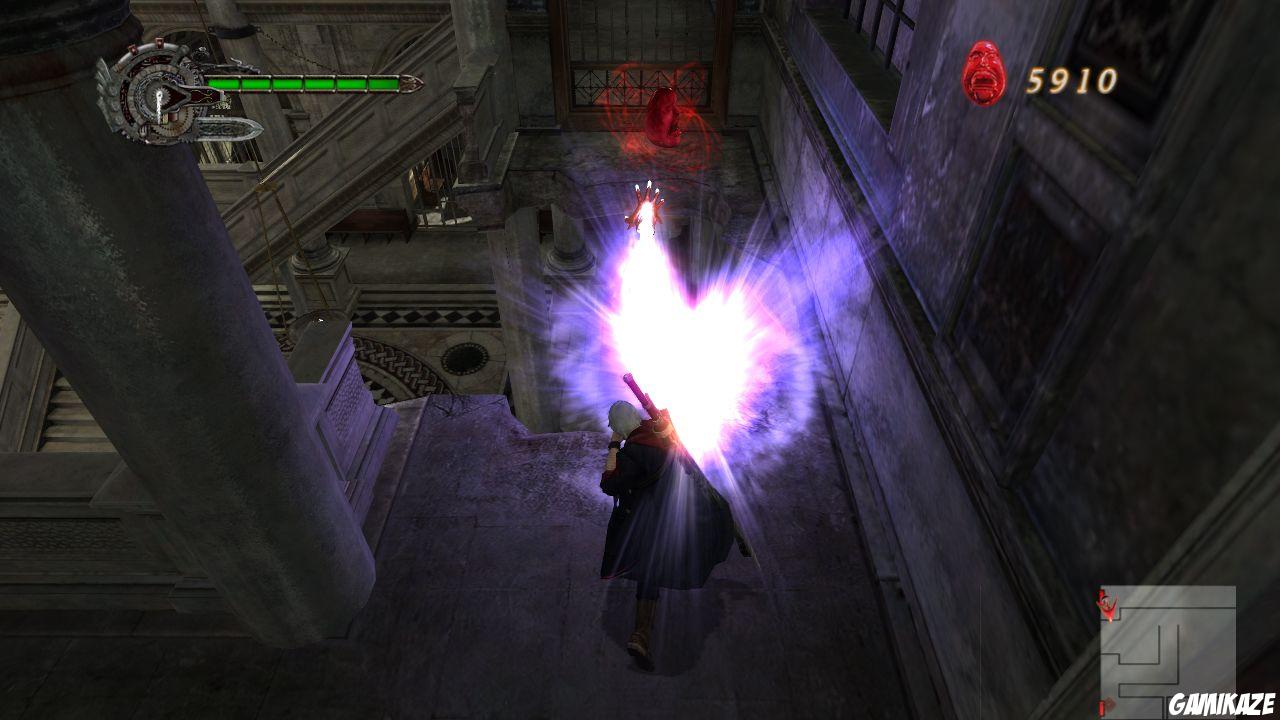Click the lower-left minimap objective marker
The width and height of the screenshot is (1280, 720).
[1102, 705]
